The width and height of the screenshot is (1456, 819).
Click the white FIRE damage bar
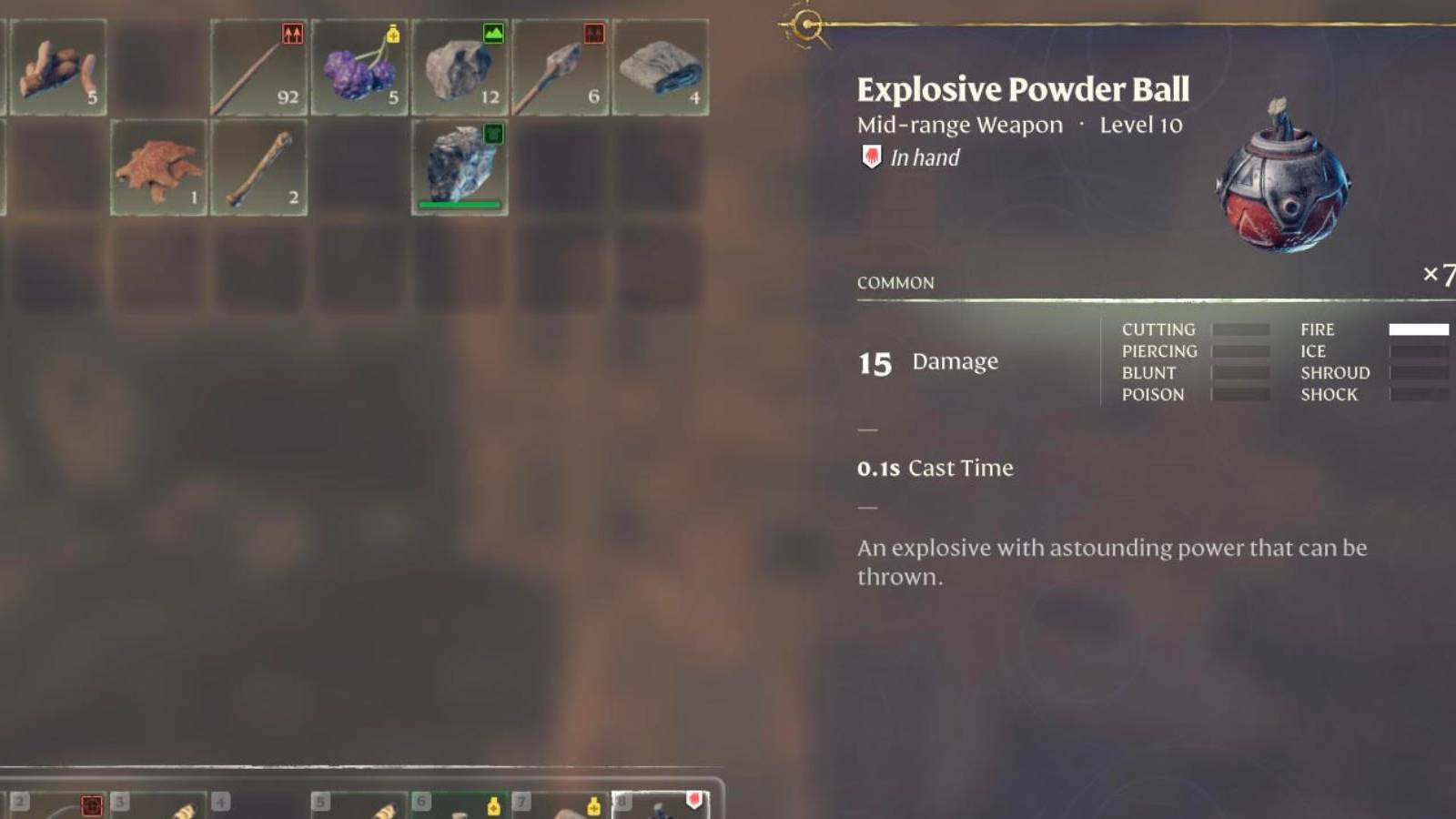(x=1419, y=329)
